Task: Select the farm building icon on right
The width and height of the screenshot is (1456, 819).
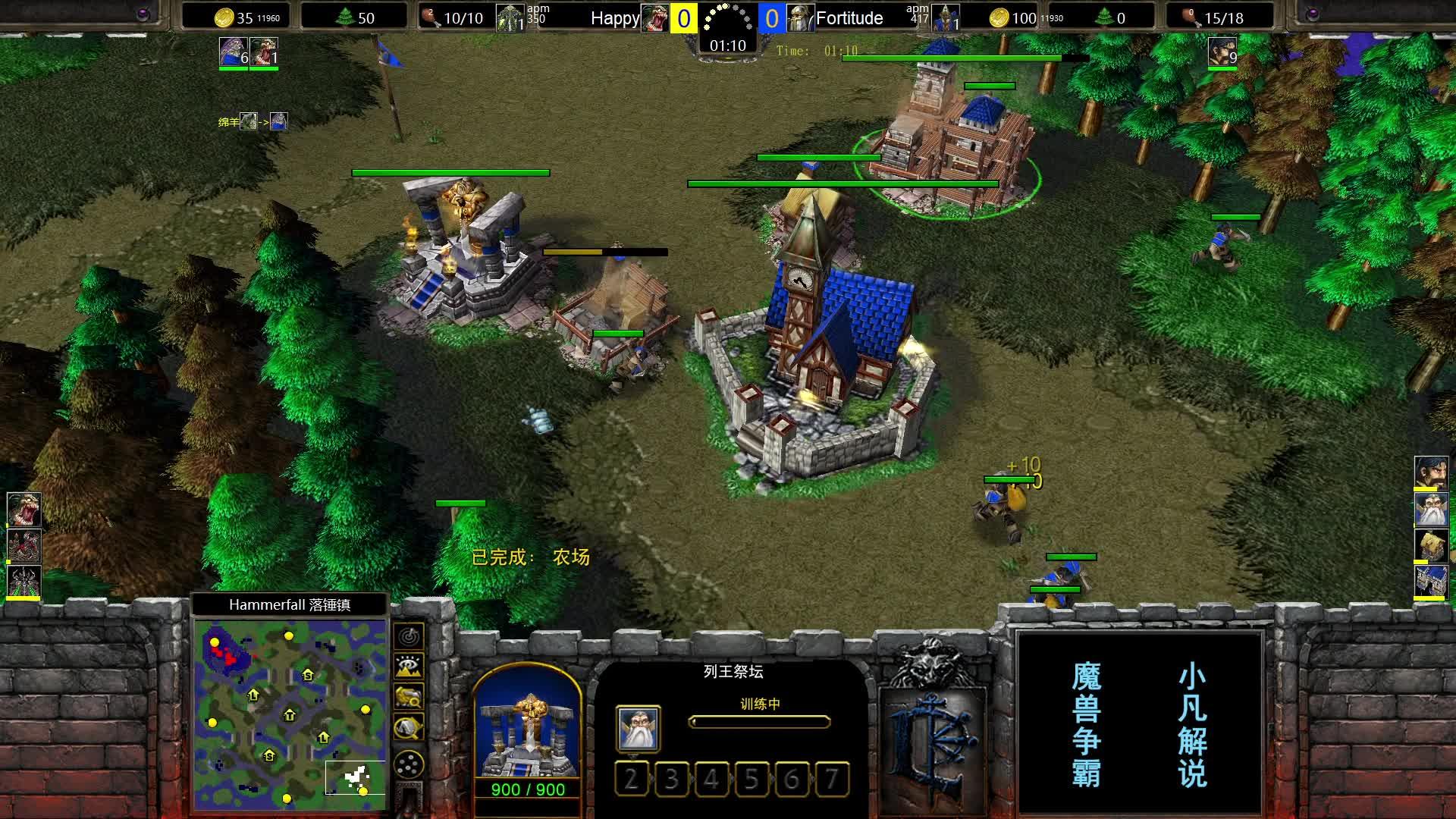Action: pyautogui.click(x=1431, y=545)
